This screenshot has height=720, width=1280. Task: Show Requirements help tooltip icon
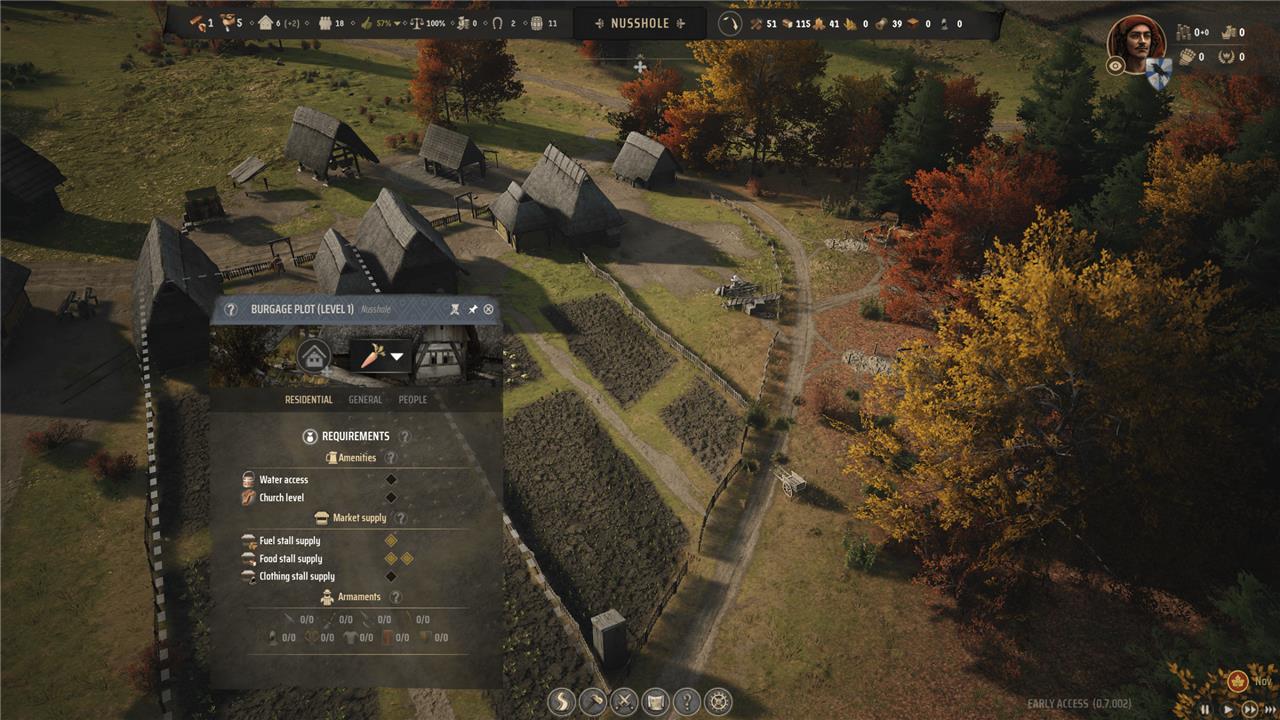pyautogui.click(x=405, y=437)
